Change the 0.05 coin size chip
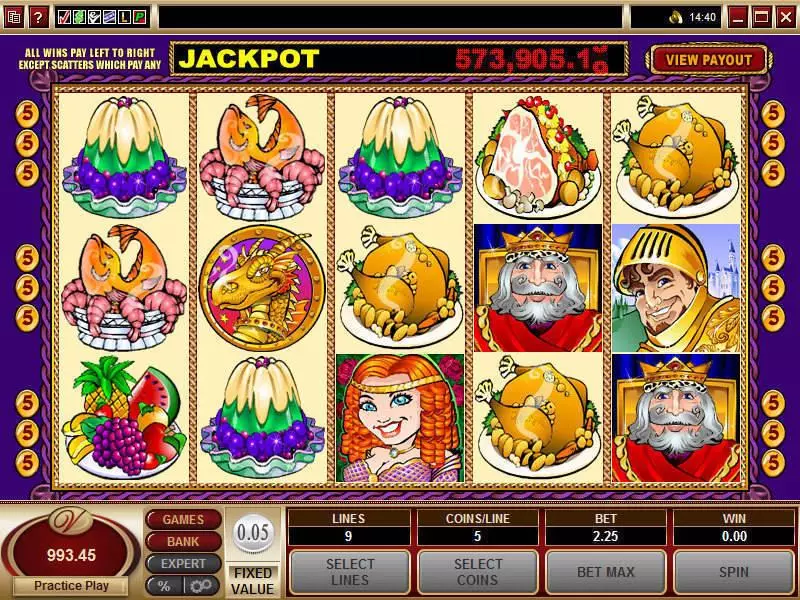800x600 pixels. pyautogui.click(x=252, y=532)
